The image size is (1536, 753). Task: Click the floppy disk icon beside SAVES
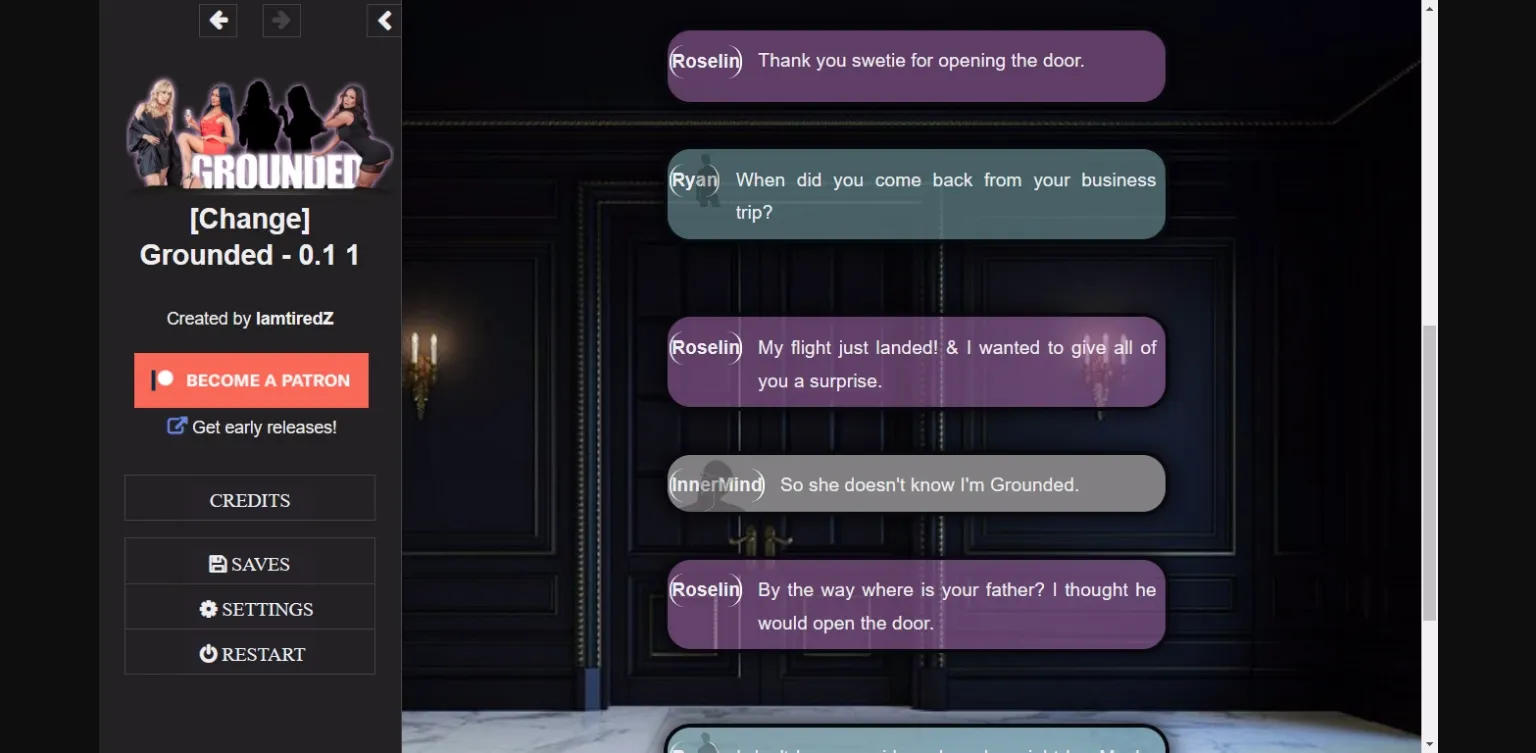click(217, 563)
